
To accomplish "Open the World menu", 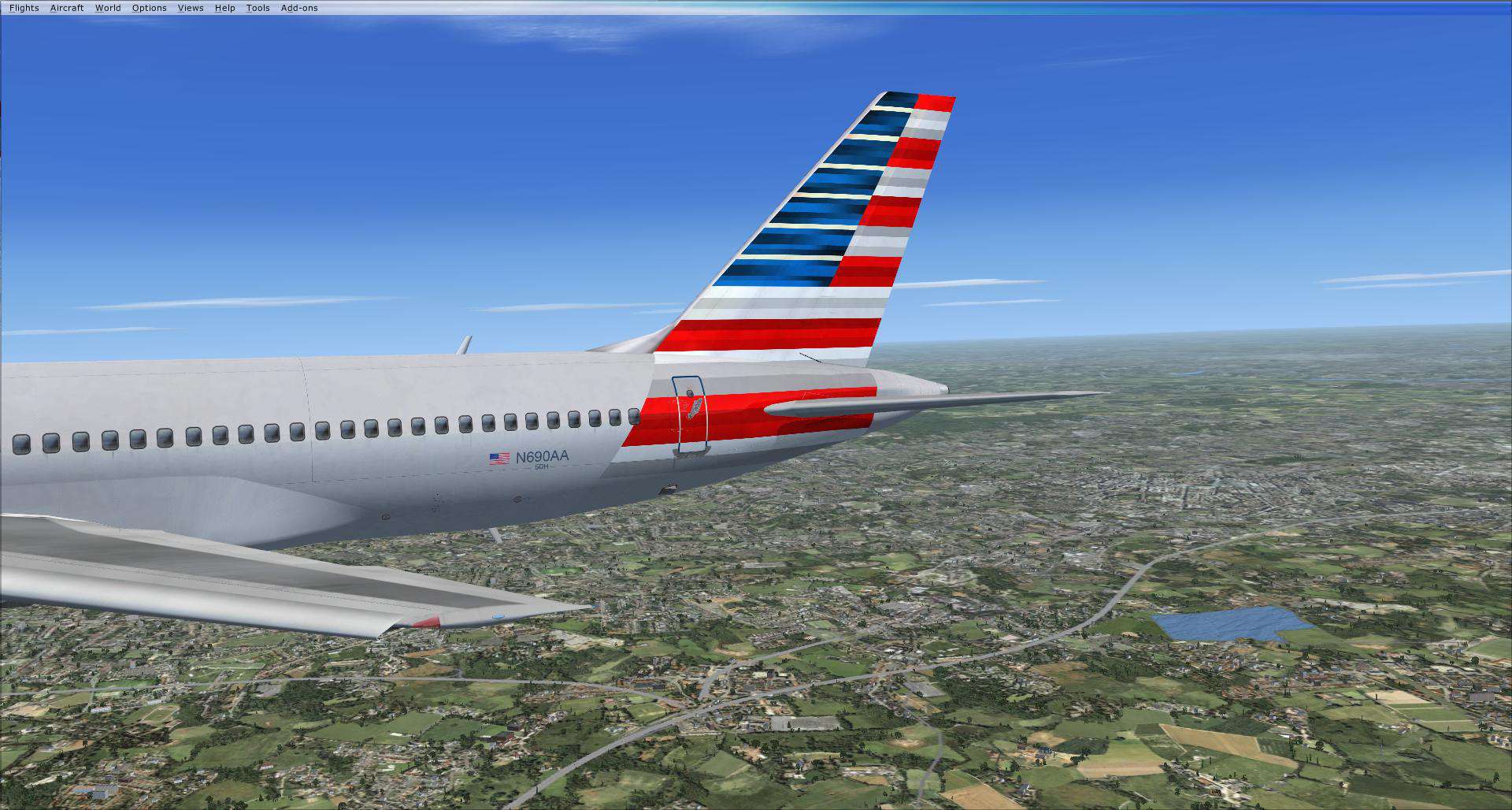I will (107, 7).
